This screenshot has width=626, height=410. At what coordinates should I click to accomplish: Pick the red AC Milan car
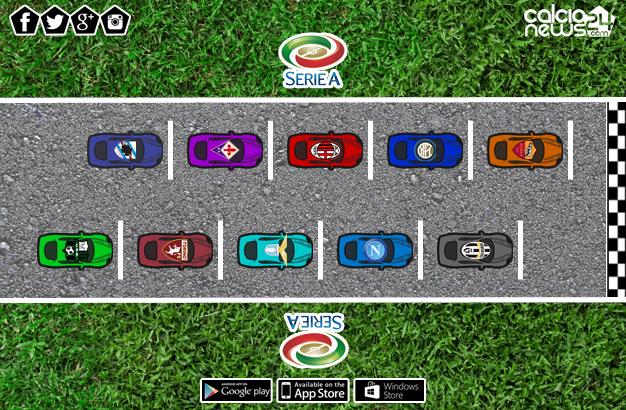pos(325,150)
